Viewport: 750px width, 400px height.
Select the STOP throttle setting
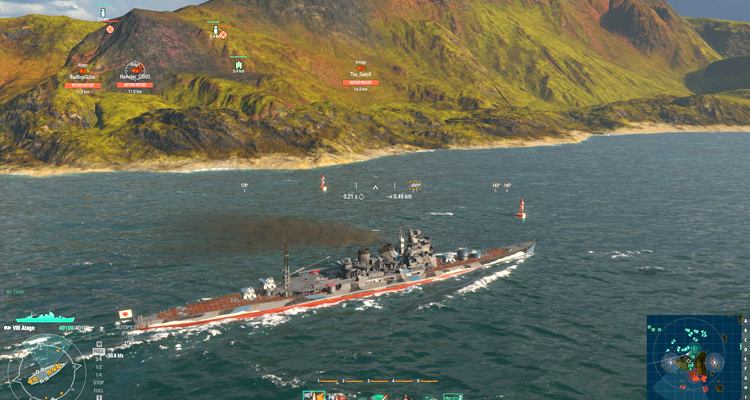point(98,382)
